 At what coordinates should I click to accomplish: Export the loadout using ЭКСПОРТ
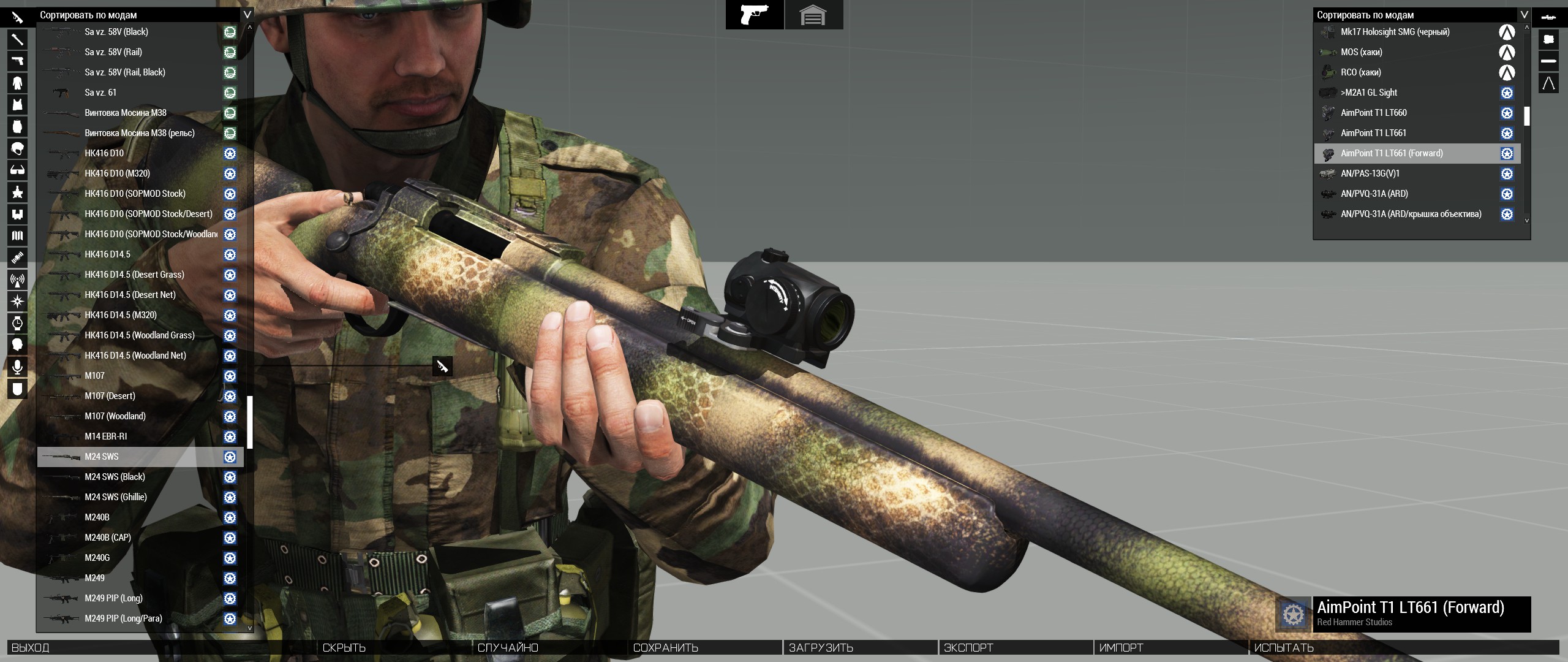click(968, 648)
